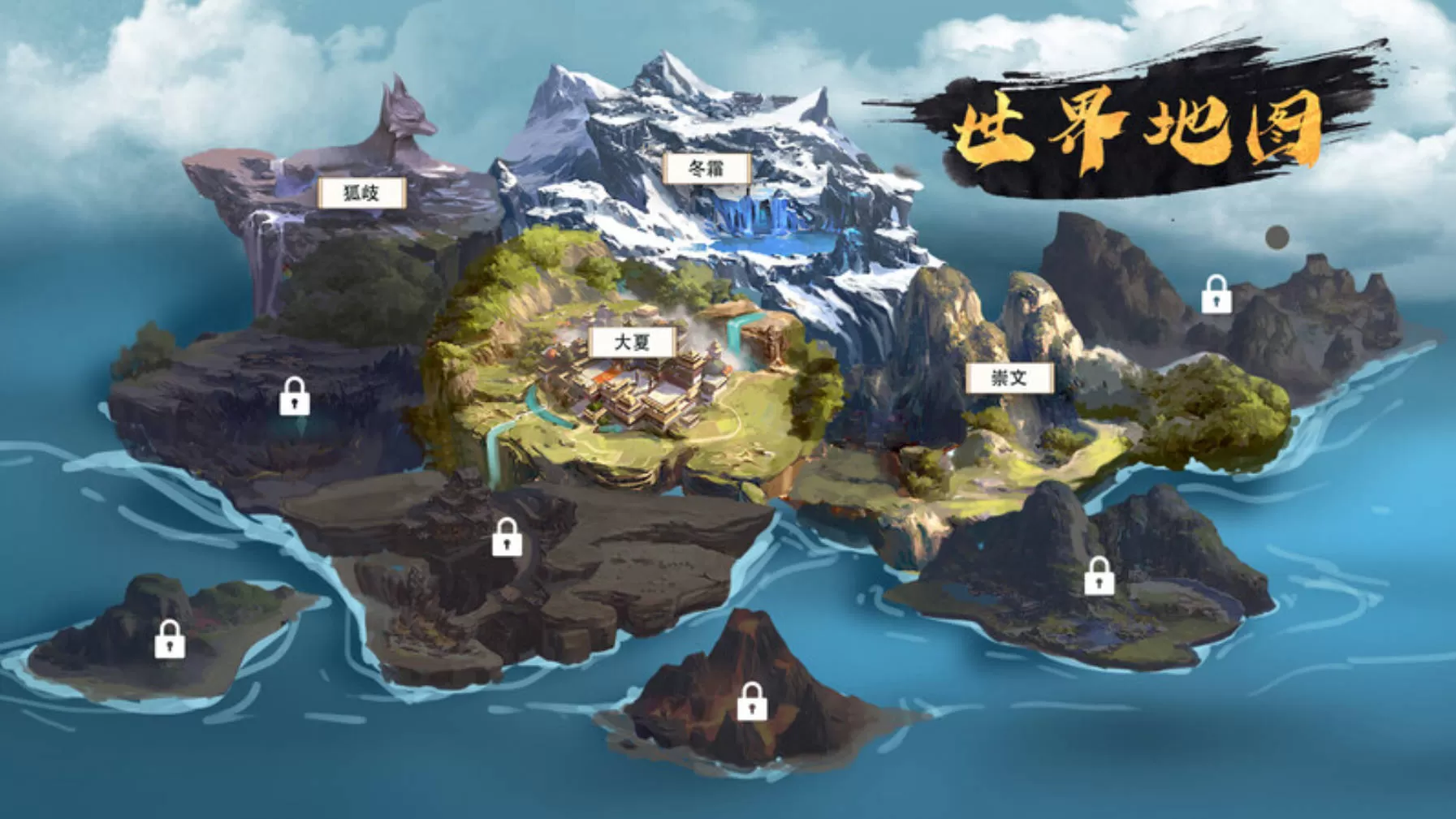The image size is (1456, 819).
Task: Choose the lock on the northeast rocky peninsula
Action: (x=1216, y=295)
